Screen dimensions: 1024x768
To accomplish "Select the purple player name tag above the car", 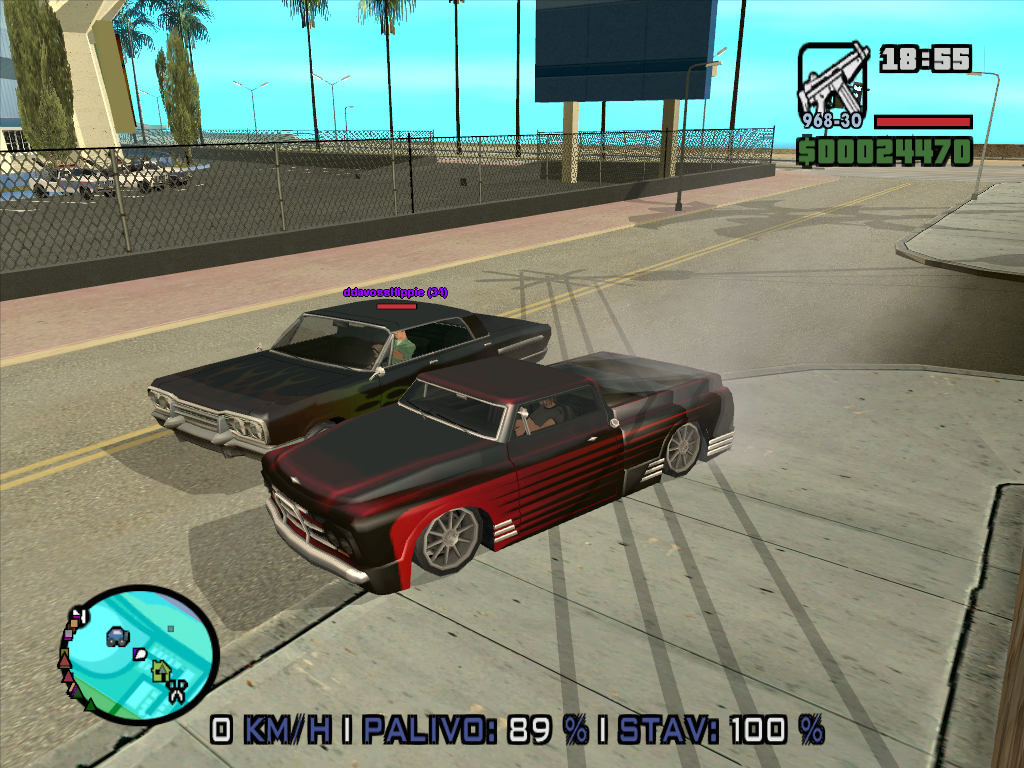I will point(396,292).
